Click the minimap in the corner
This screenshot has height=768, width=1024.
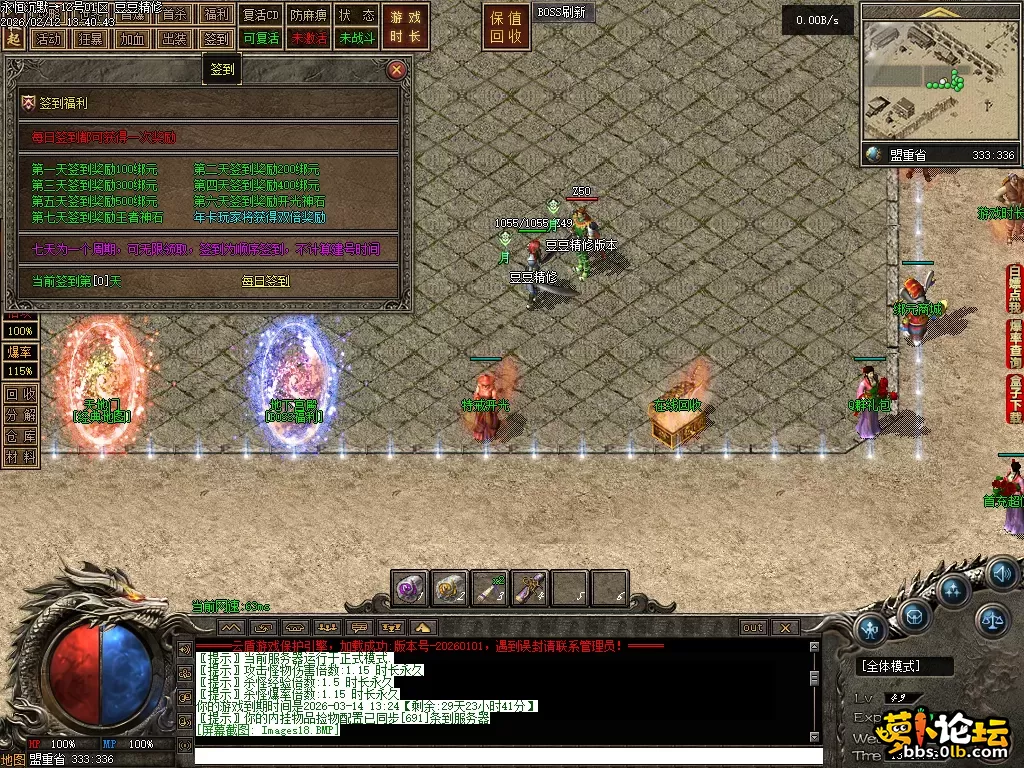938,80
